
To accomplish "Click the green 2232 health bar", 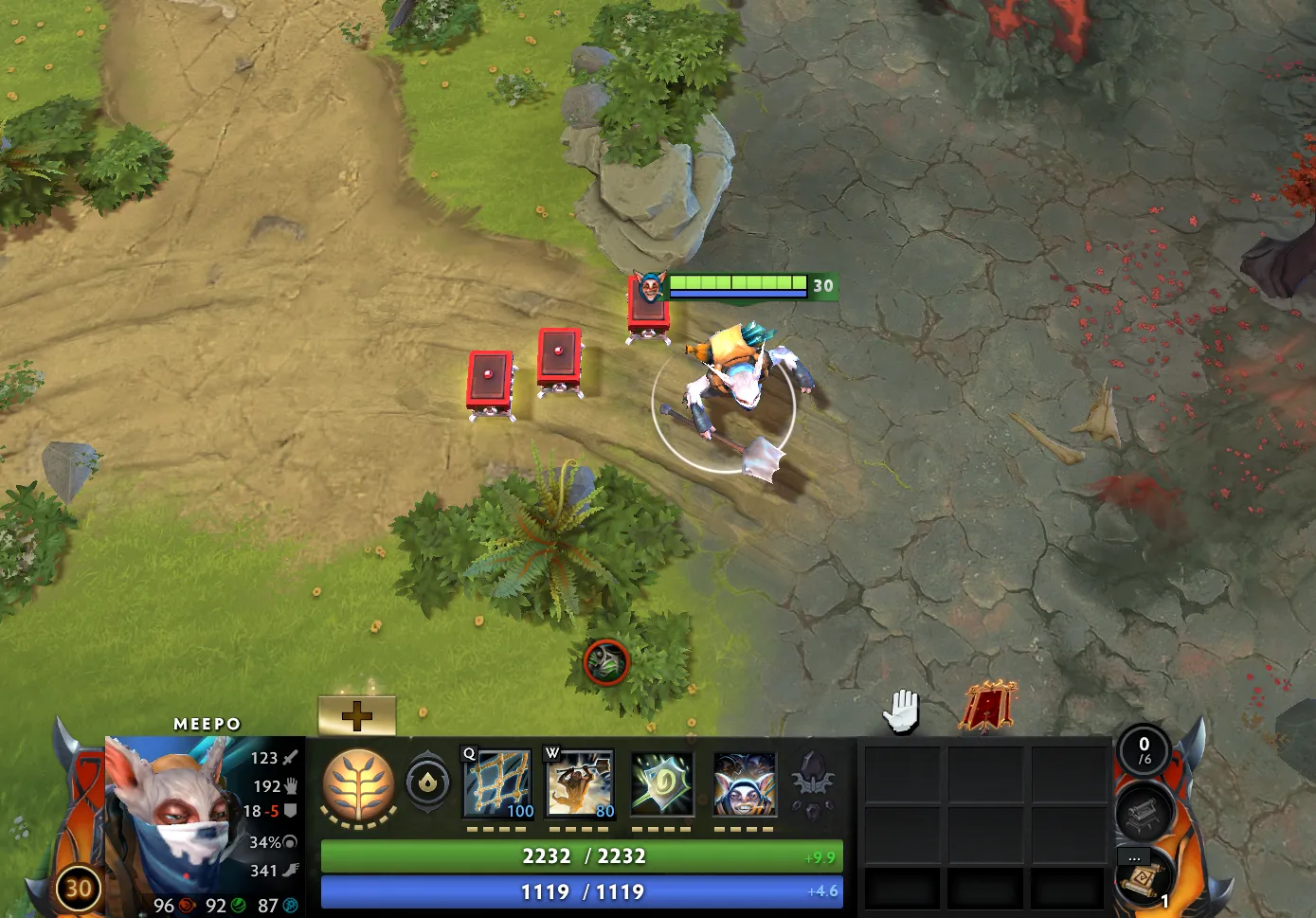I will [x=581, y=855].
